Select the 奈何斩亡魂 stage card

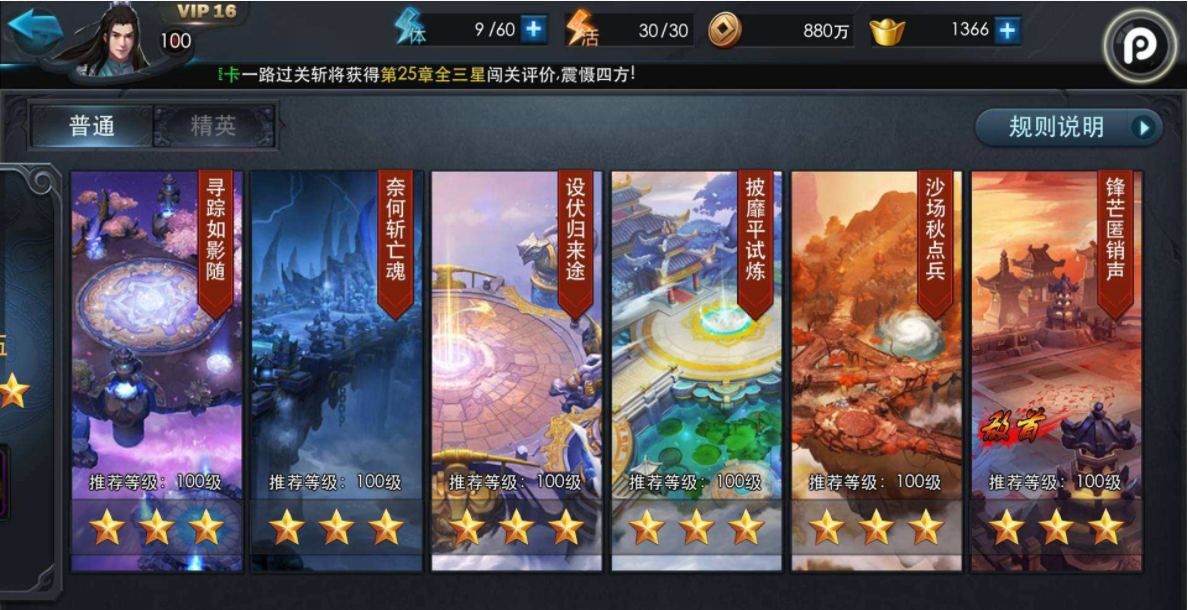(x=337, y=370)
